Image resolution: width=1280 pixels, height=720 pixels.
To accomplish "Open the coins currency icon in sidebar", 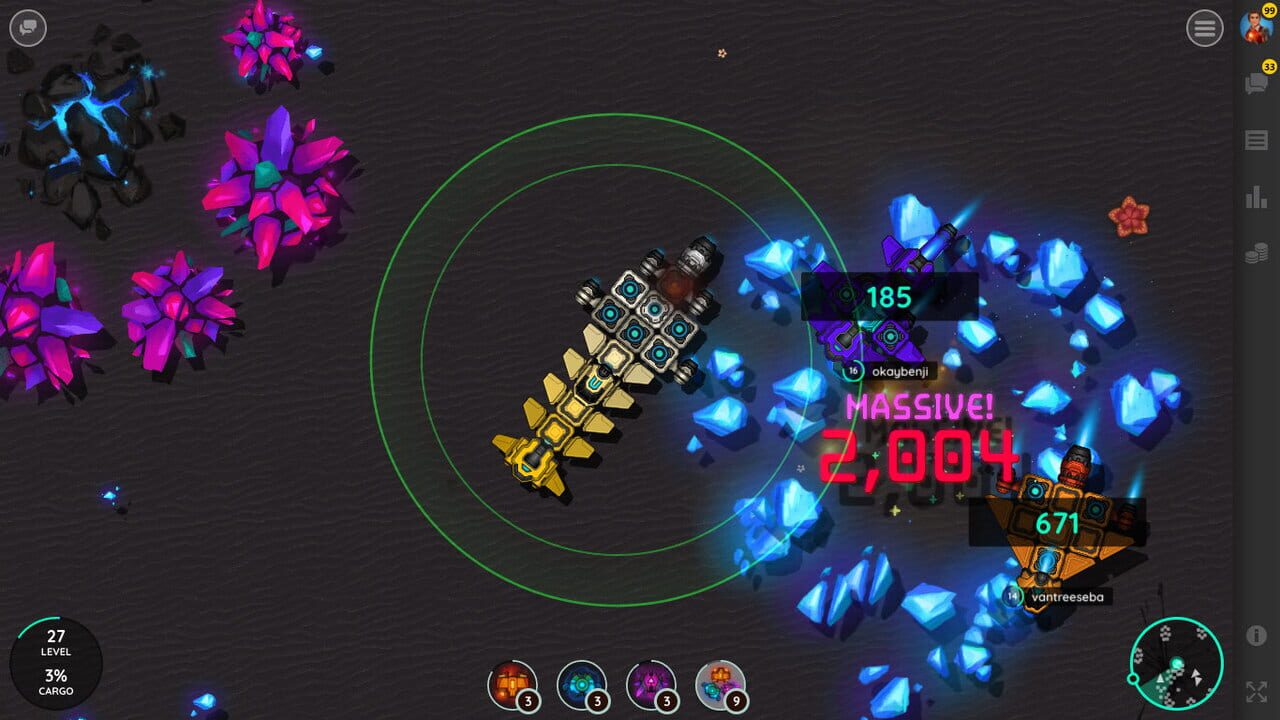I will (x=1258, y=255).
